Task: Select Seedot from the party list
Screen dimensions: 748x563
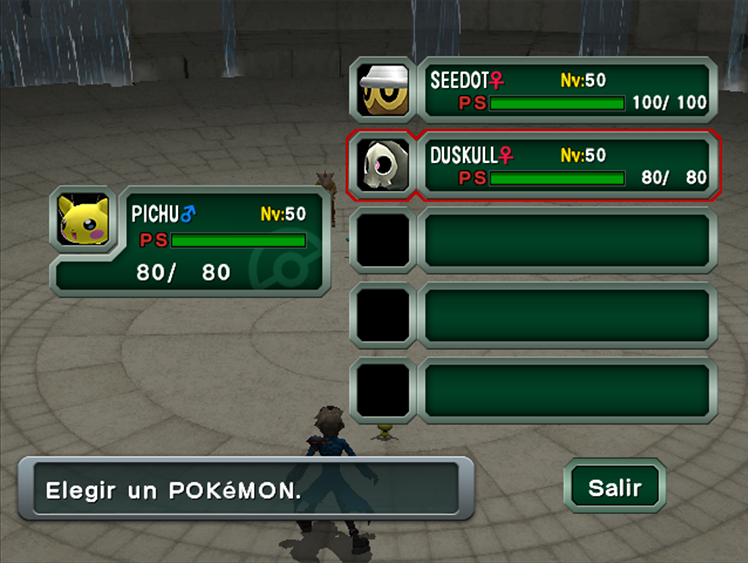Action: pos(566,91)
